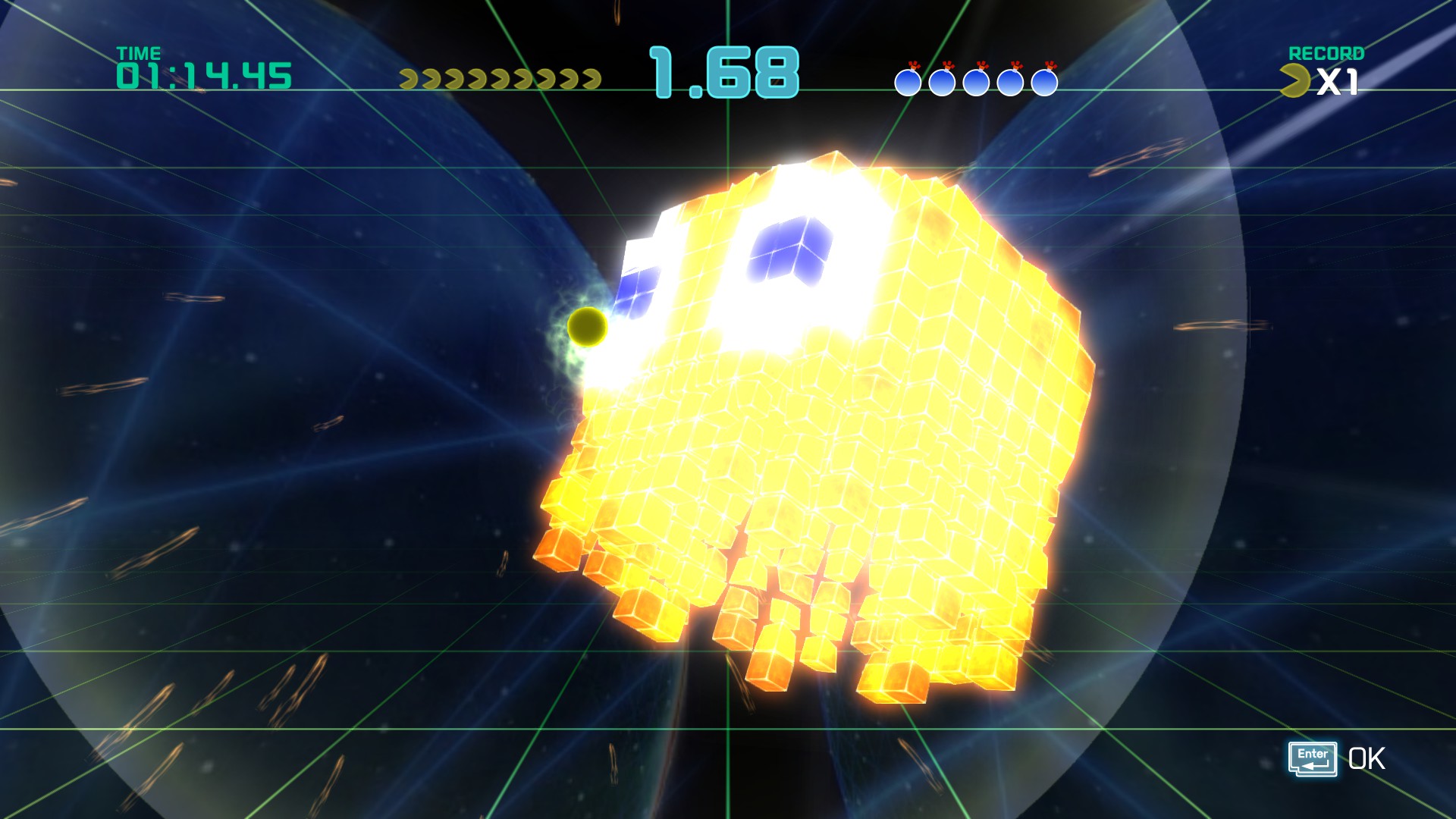
Task: Select the 01:14.45 timer readout
Action: [202, 74]
